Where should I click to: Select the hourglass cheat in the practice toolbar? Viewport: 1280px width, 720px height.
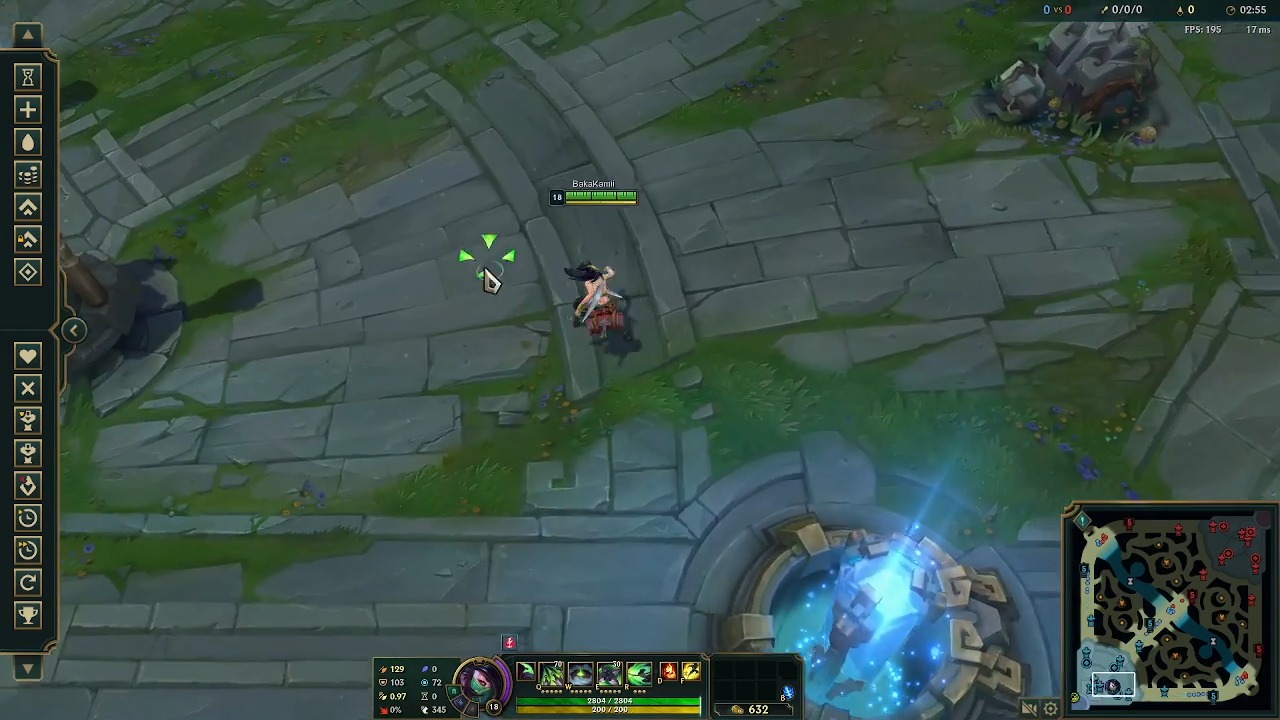tap(27, 77)
